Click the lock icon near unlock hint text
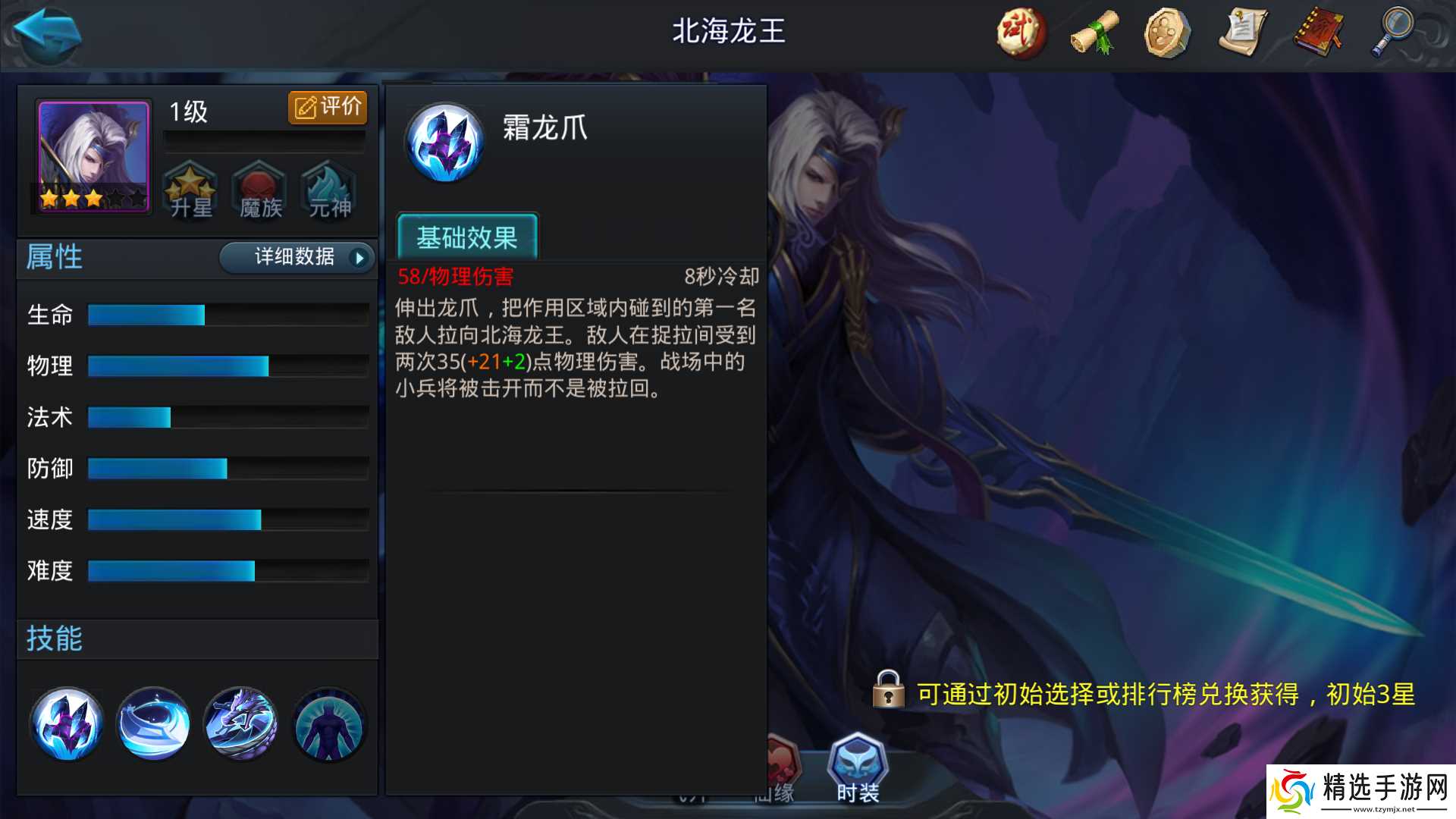The height and width of the screenshot is (819, 1456). (x=889, y=694)
